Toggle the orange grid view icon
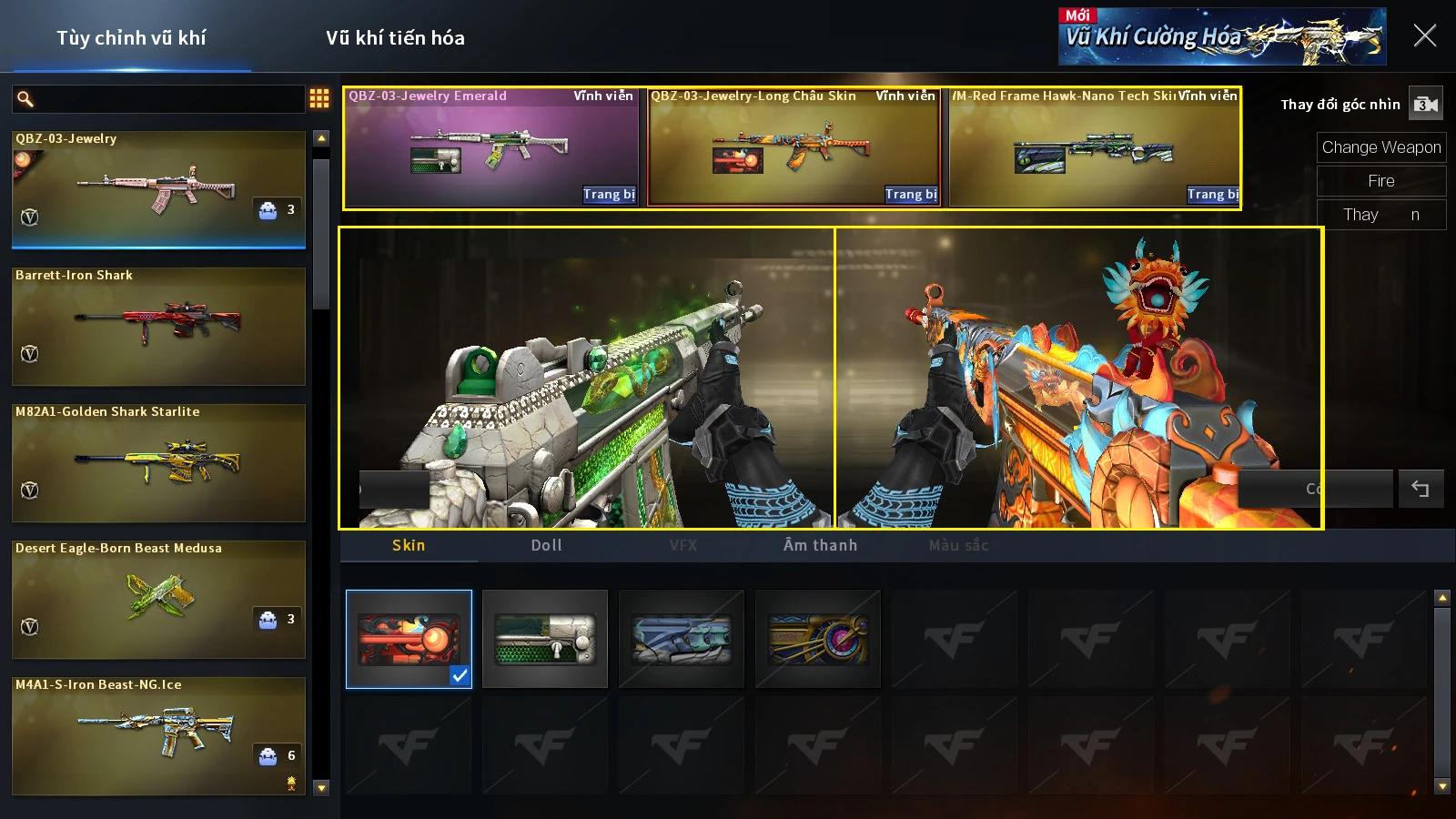The height and width of the screenshot is (819, 1456). coord(319,98)
